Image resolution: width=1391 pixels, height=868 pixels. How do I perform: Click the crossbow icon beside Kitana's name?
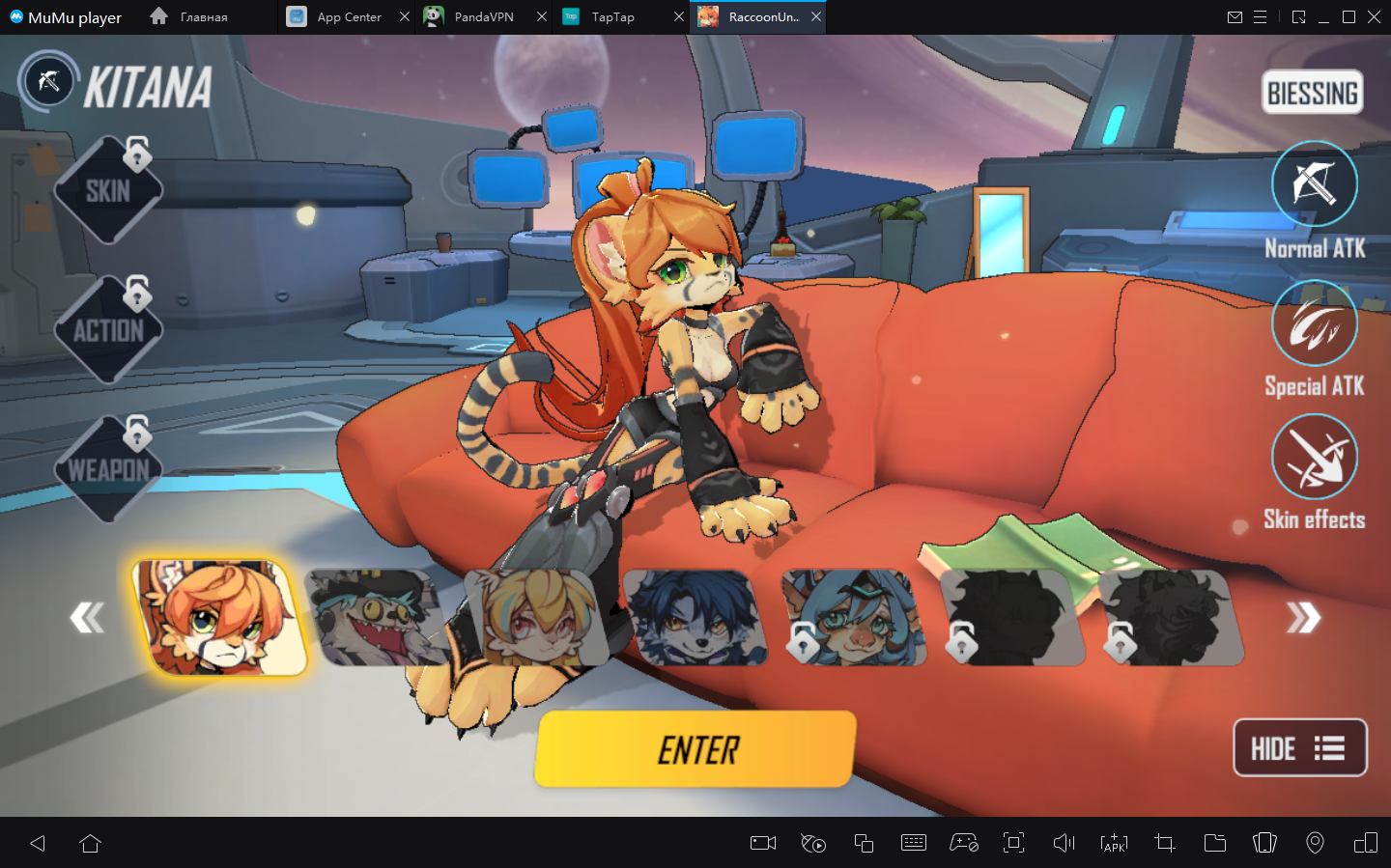tap(48, 82)
